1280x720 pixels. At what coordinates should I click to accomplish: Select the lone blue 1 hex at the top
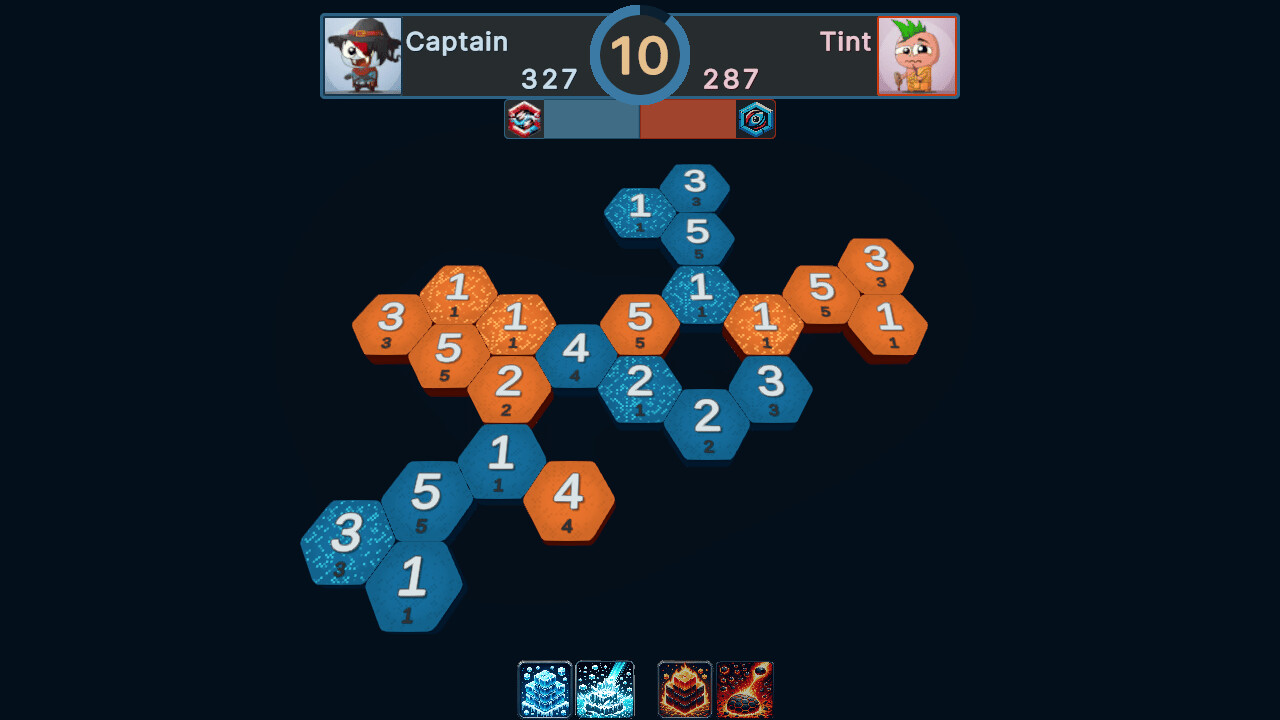(x=640, y=210)
